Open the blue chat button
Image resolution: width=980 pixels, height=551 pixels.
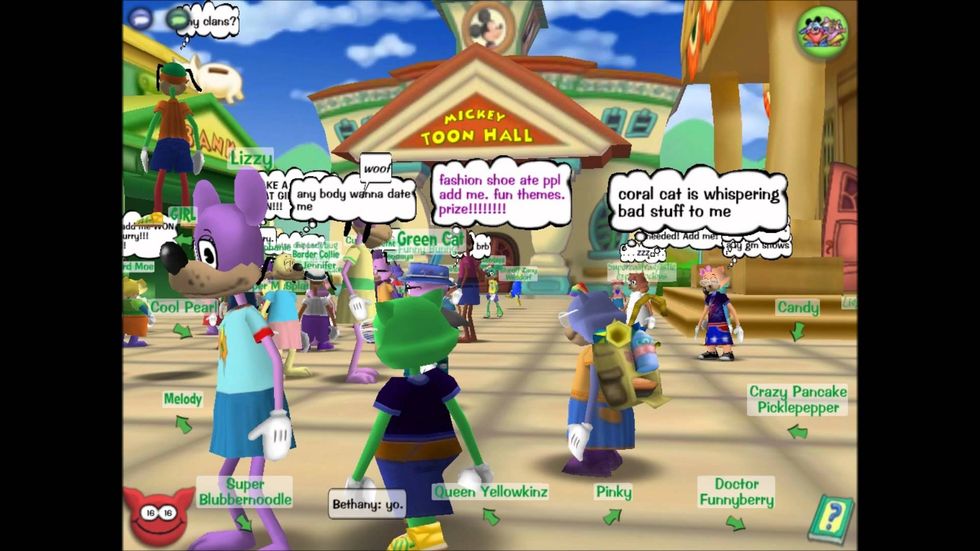[x=140, y=17]
